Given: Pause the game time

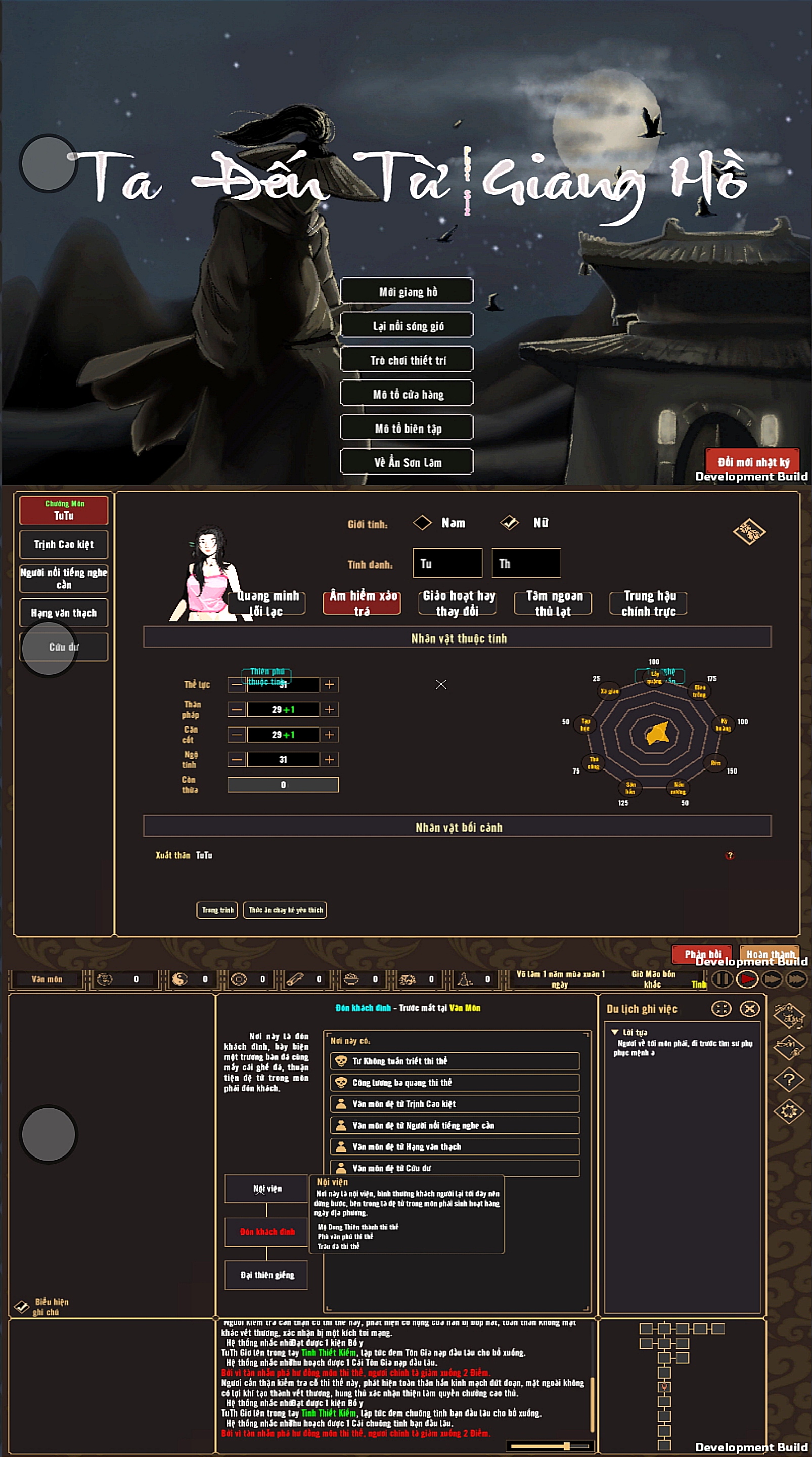Looking at the screenshot, I should click(x=721, y=979).
